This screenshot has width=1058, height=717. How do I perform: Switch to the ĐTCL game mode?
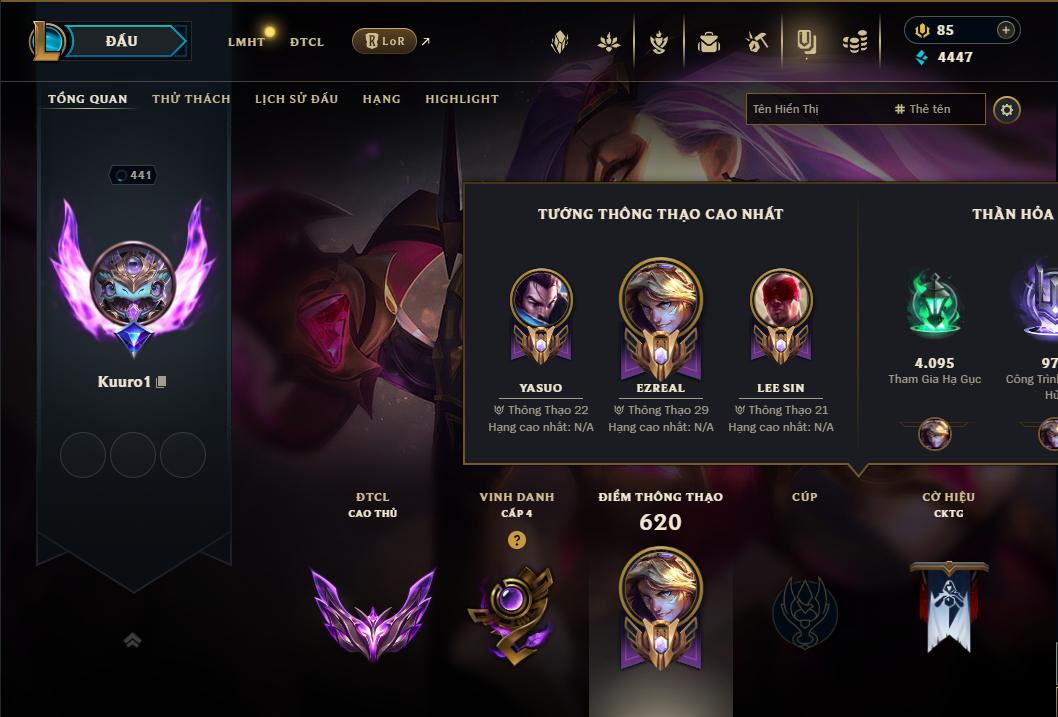tap(307, 42)
